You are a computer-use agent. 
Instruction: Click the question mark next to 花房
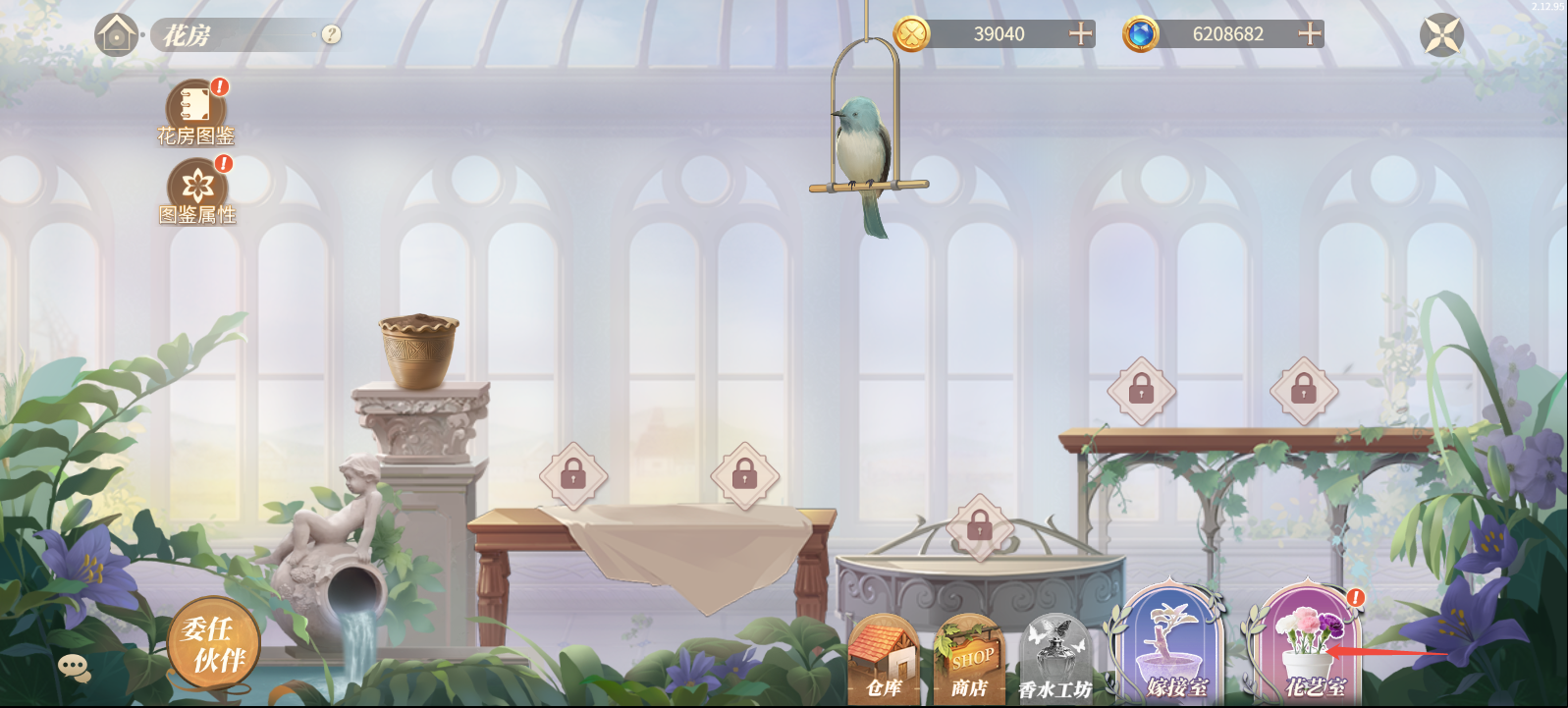[330, 36]
